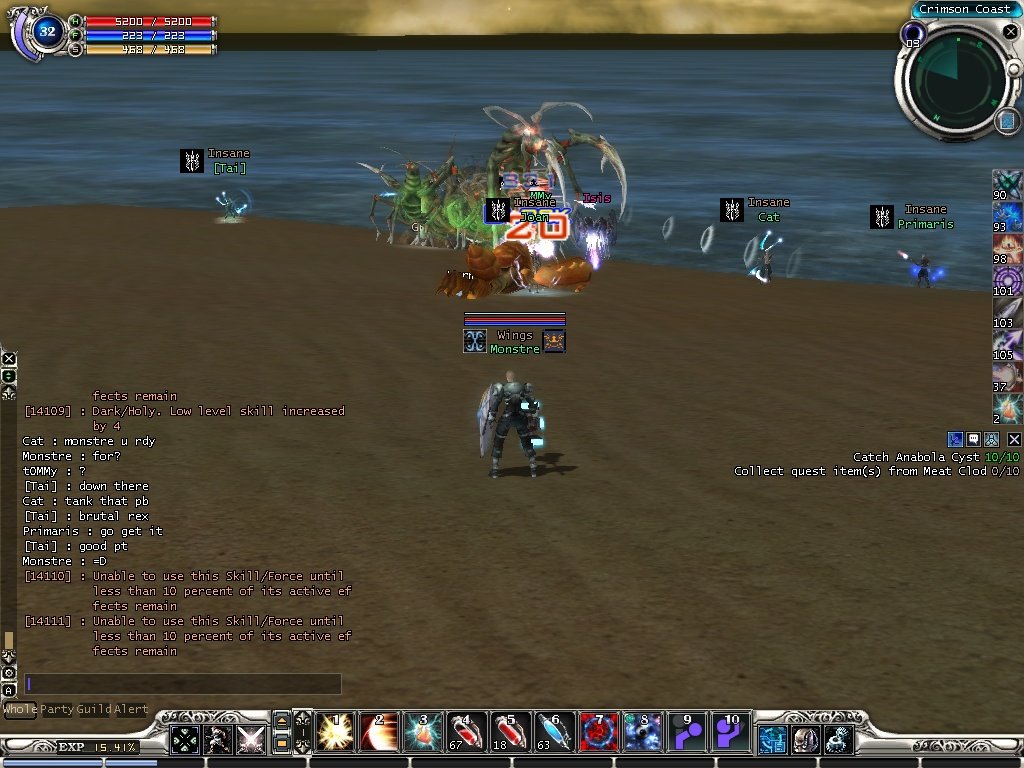Click the buff icon showing 90

pyautogui.click(x=1007, y=185)
